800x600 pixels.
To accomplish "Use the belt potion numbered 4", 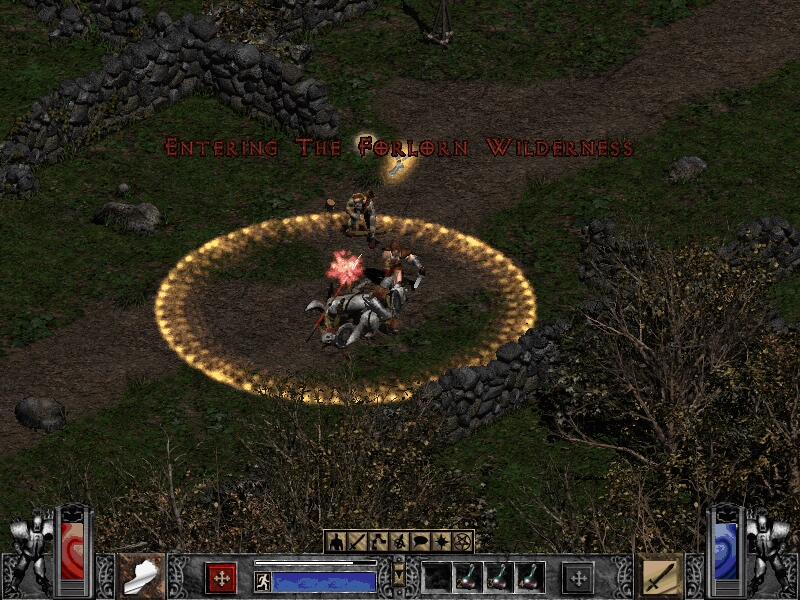I will pos(529,577).
